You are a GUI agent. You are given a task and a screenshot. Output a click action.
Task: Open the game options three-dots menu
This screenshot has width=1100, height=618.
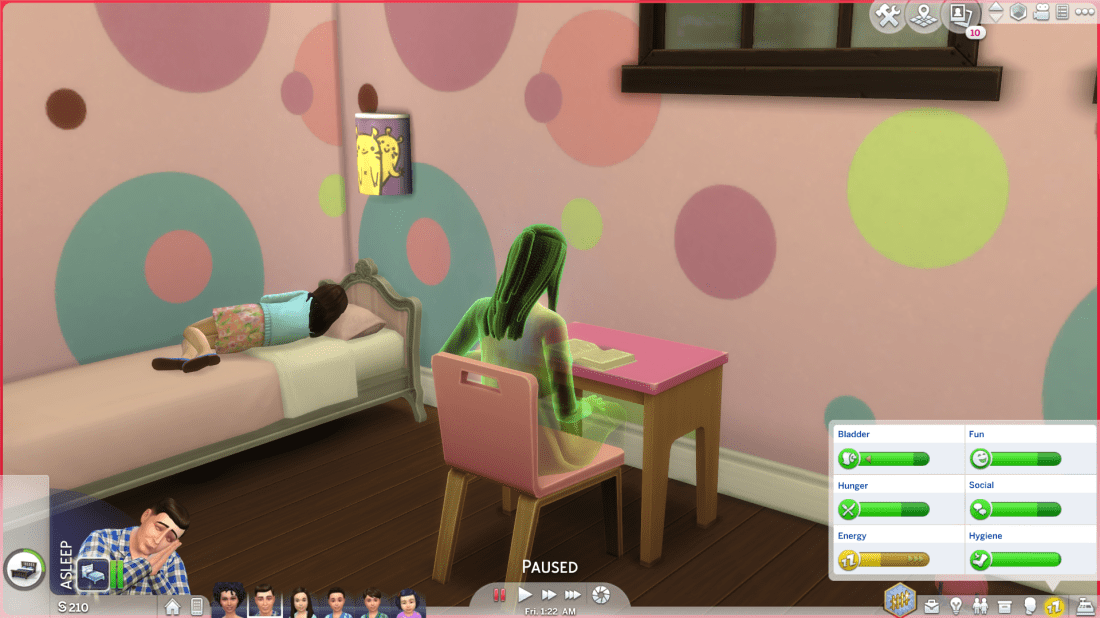(1085, 13)
